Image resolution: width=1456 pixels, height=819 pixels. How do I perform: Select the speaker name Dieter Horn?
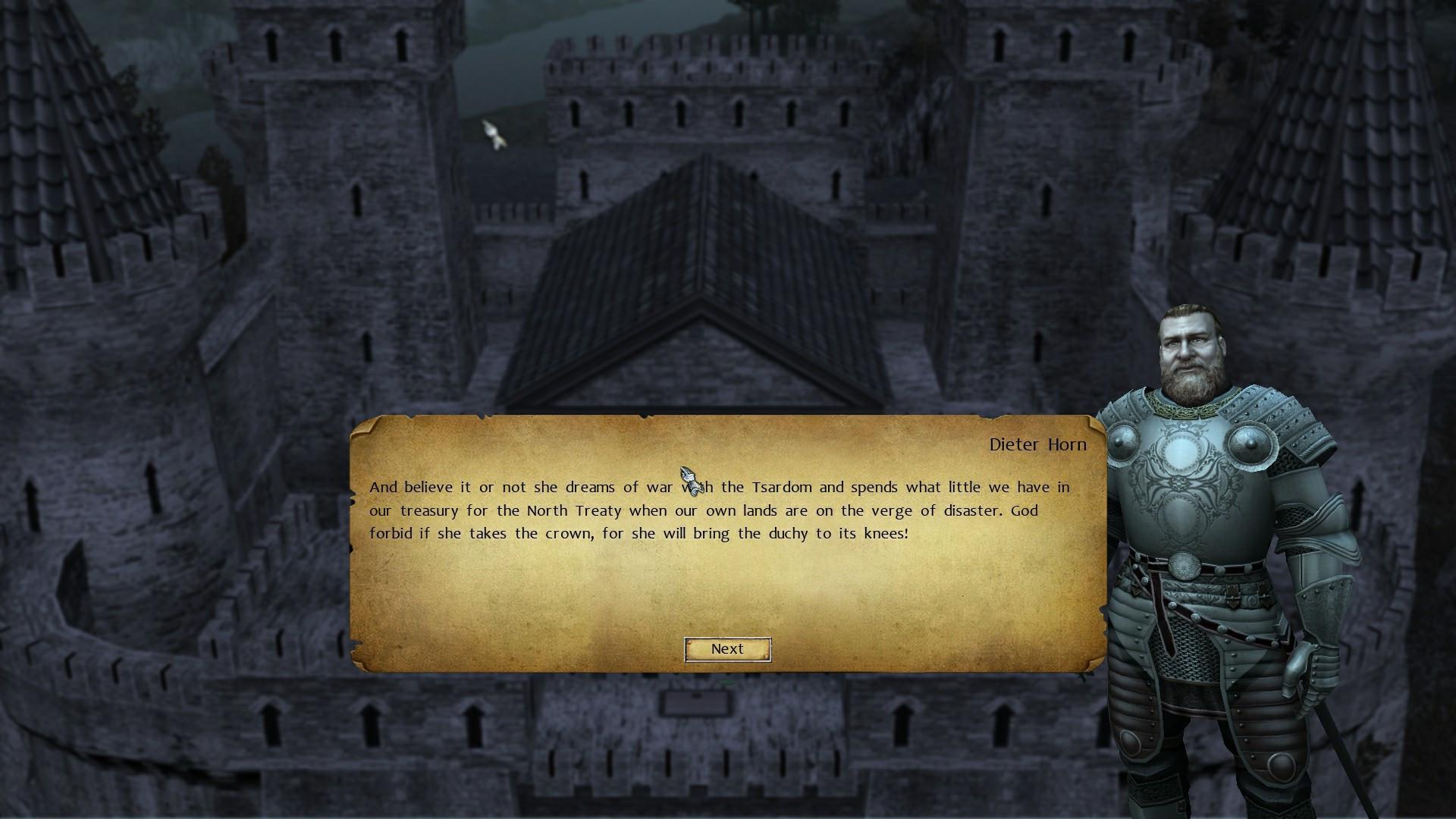1038,444
